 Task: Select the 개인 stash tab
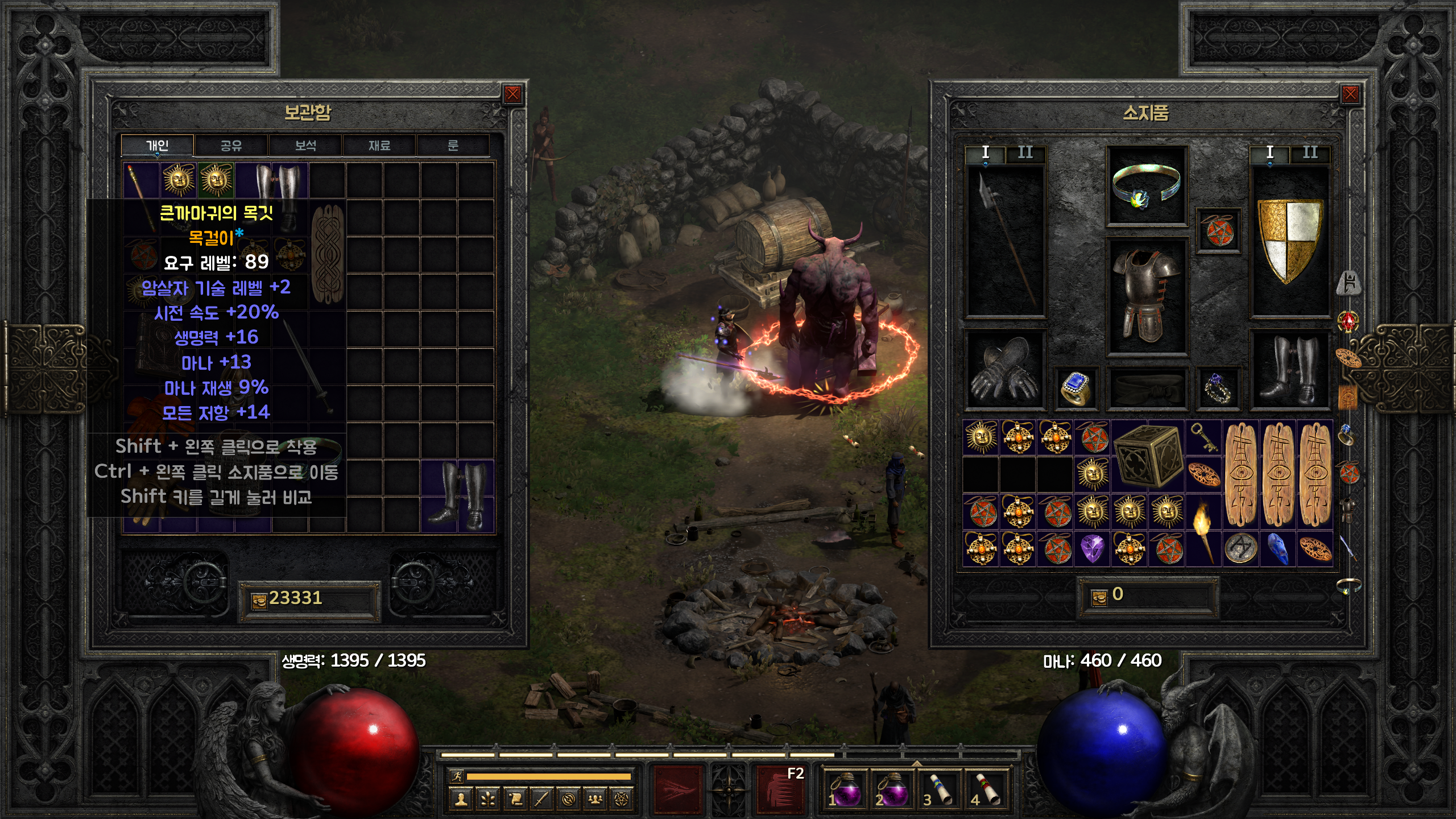158,146
